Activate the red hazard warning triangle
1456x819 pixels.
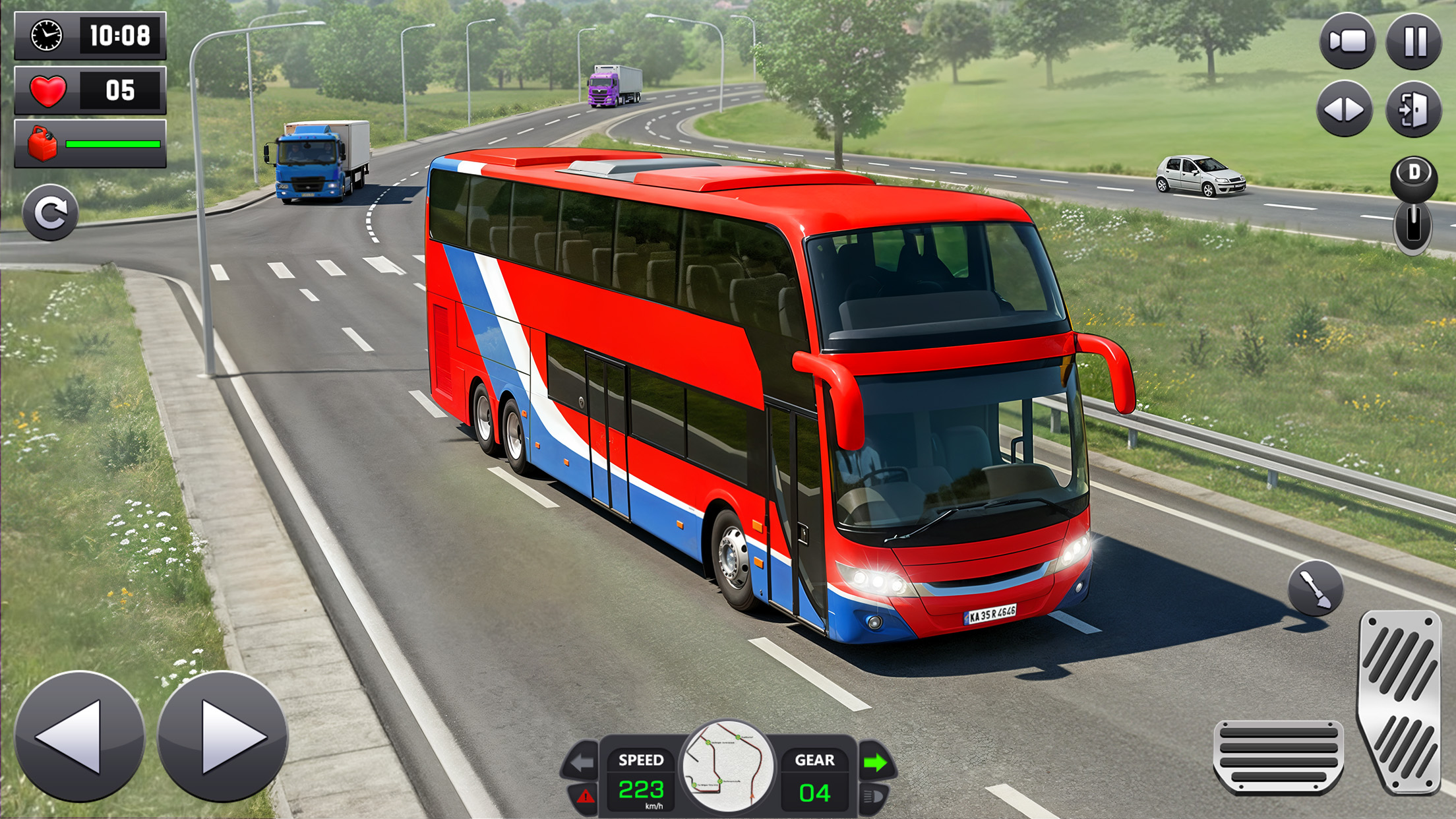585,797
